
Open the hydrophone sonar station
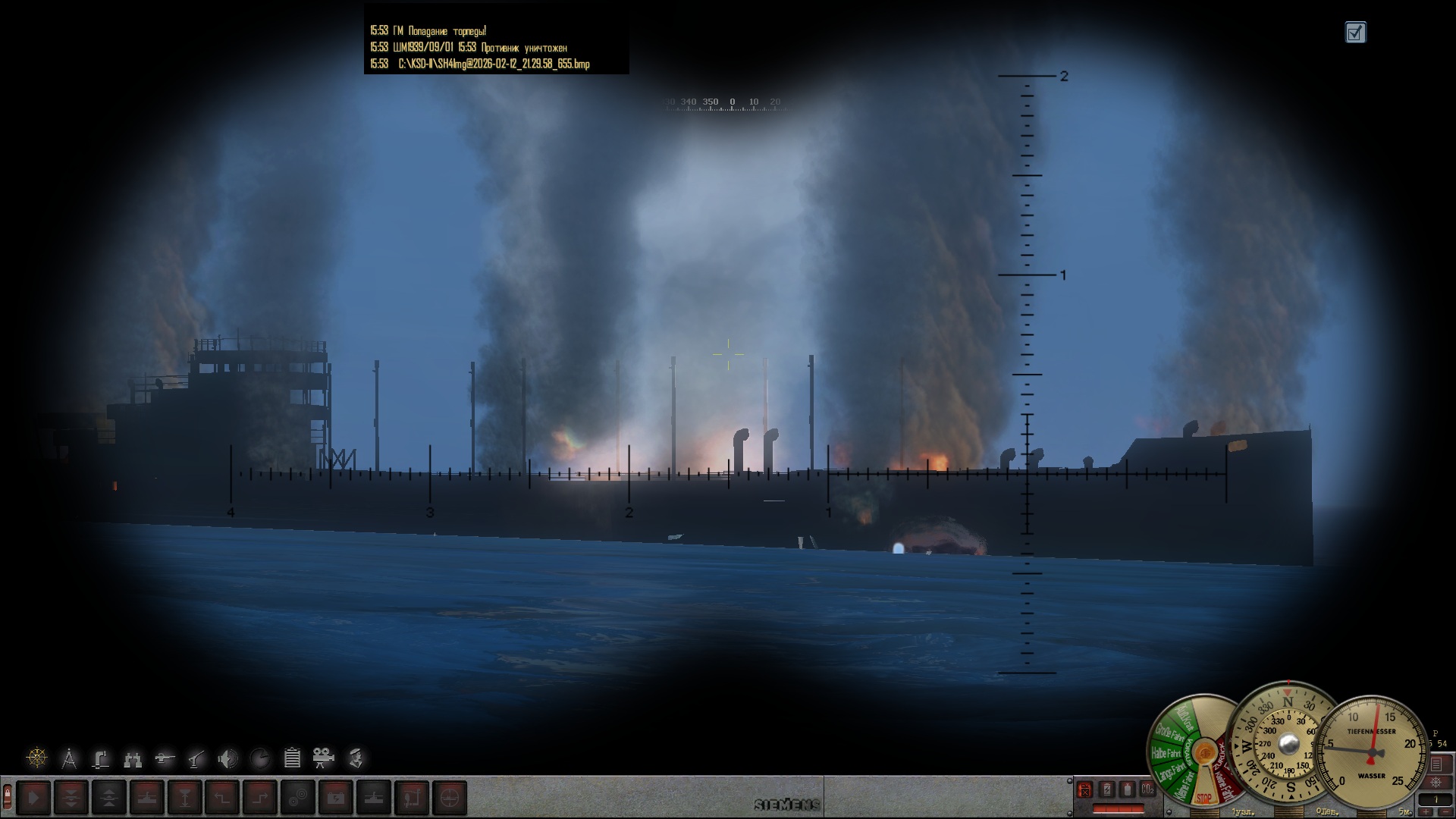coord(227,758)
